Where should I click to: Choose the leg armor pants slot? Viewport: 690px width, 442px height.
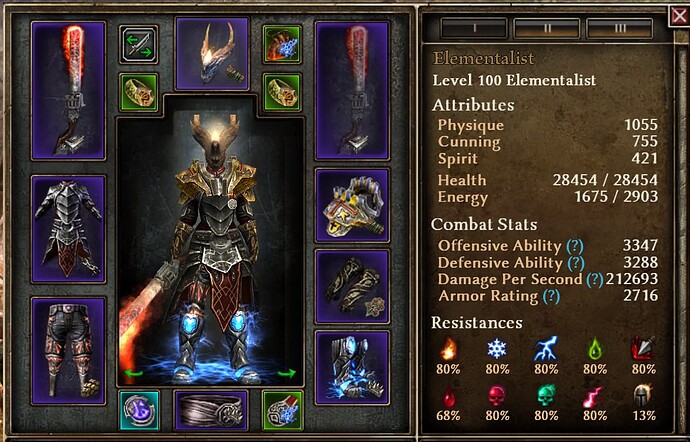[69, 347]
